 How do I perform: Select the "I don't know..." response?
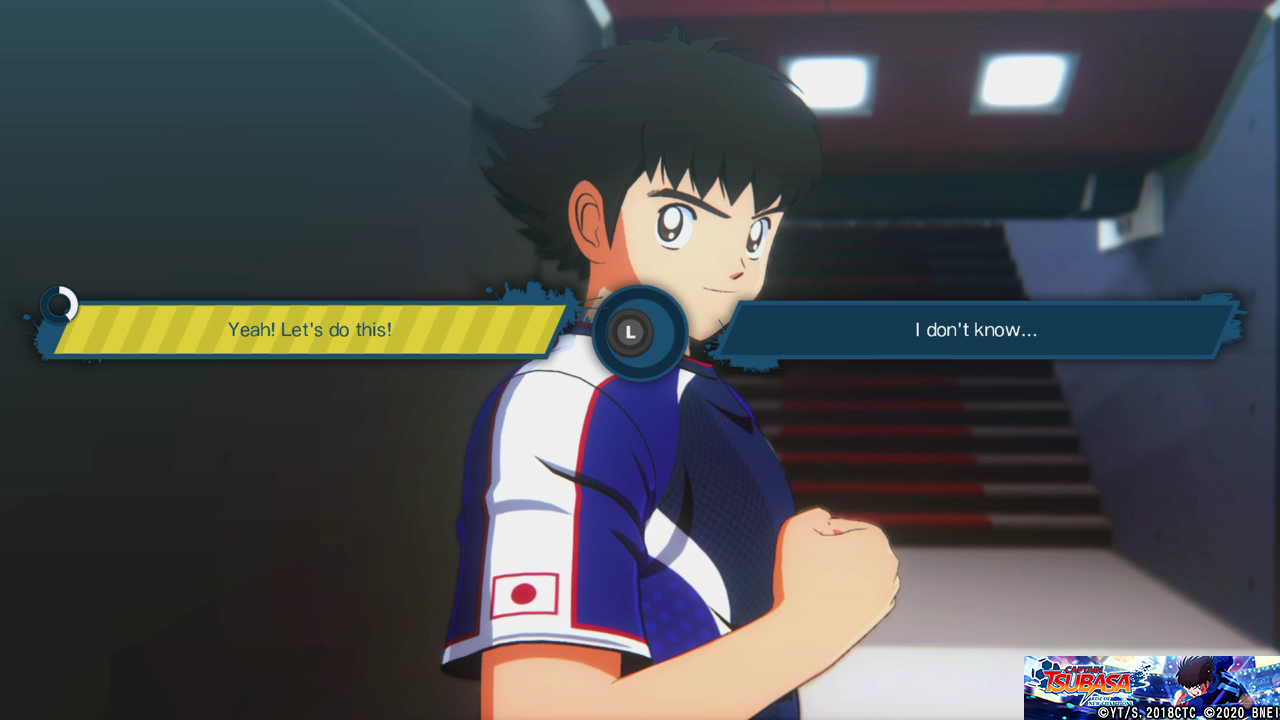[975, 329]
